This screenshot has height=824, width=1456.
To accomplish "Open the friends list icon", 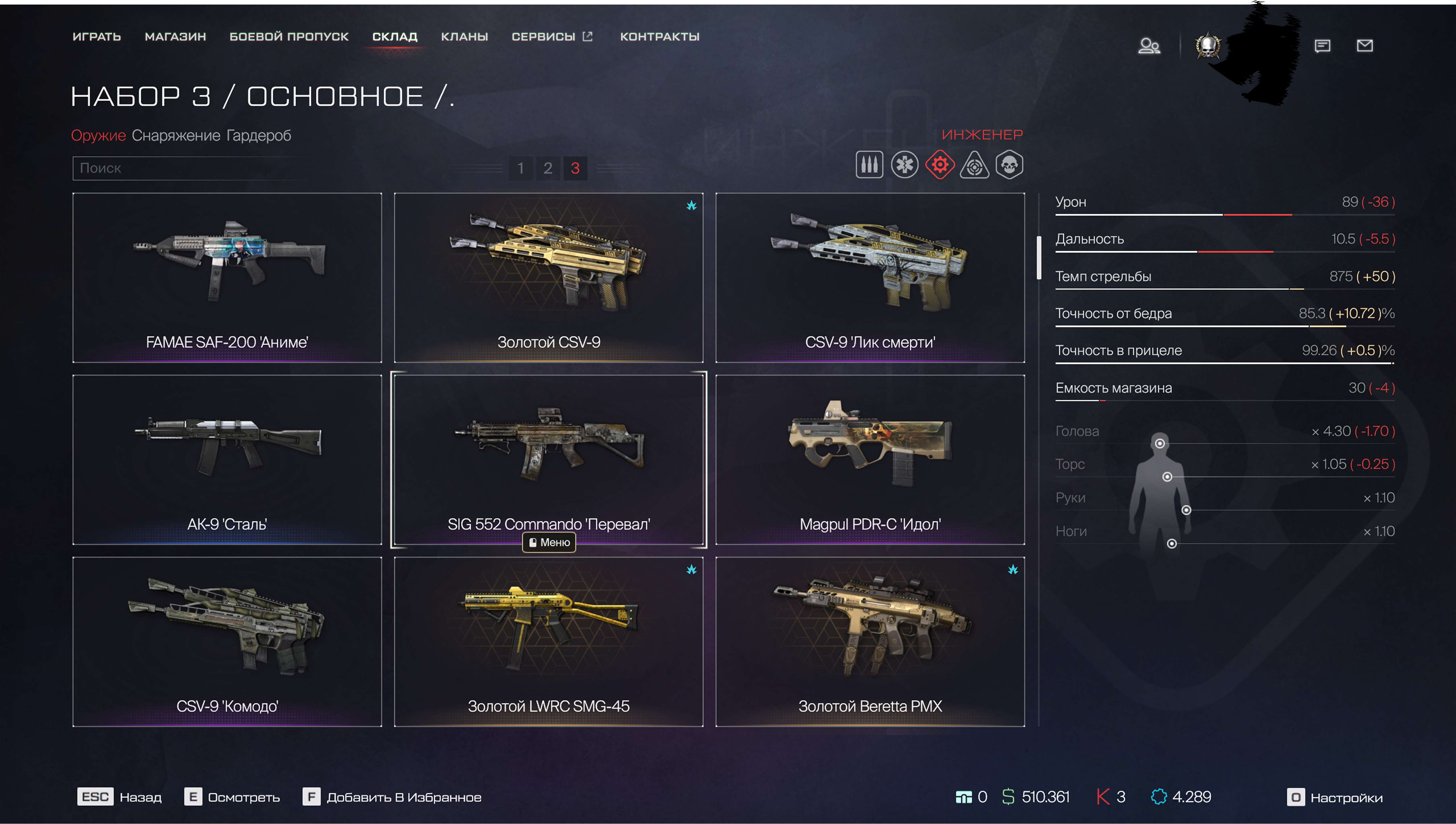I will 1149,46.
